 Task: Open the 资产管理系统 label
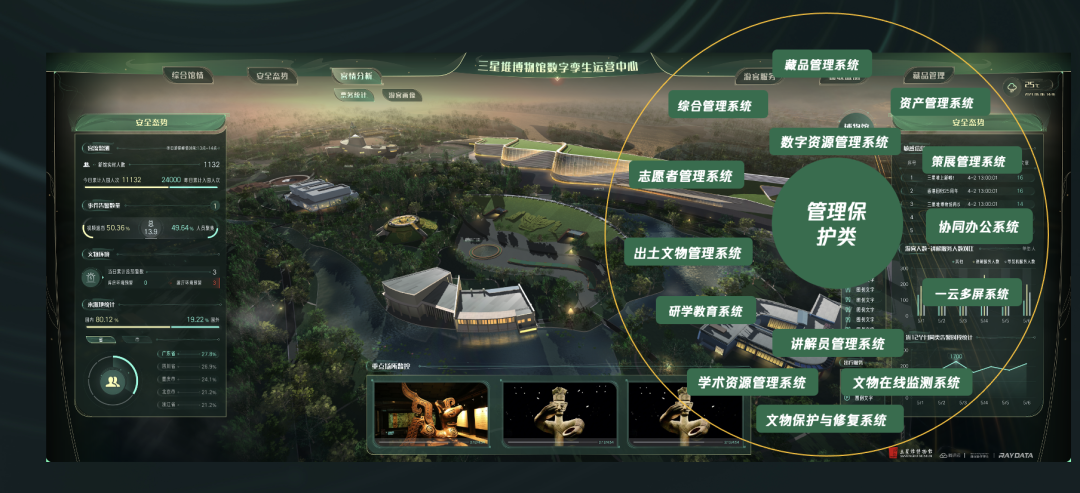coord(936,103)
